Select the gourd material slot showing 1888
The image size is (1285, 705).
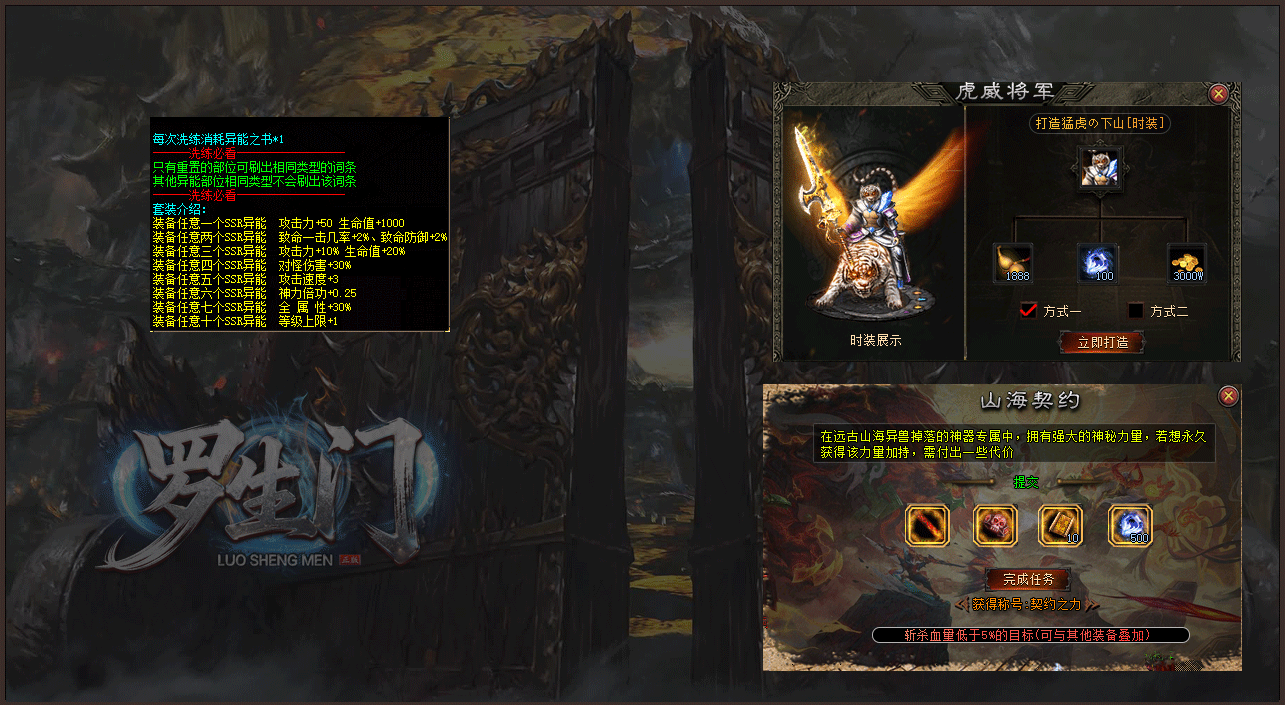(1013, 263)
